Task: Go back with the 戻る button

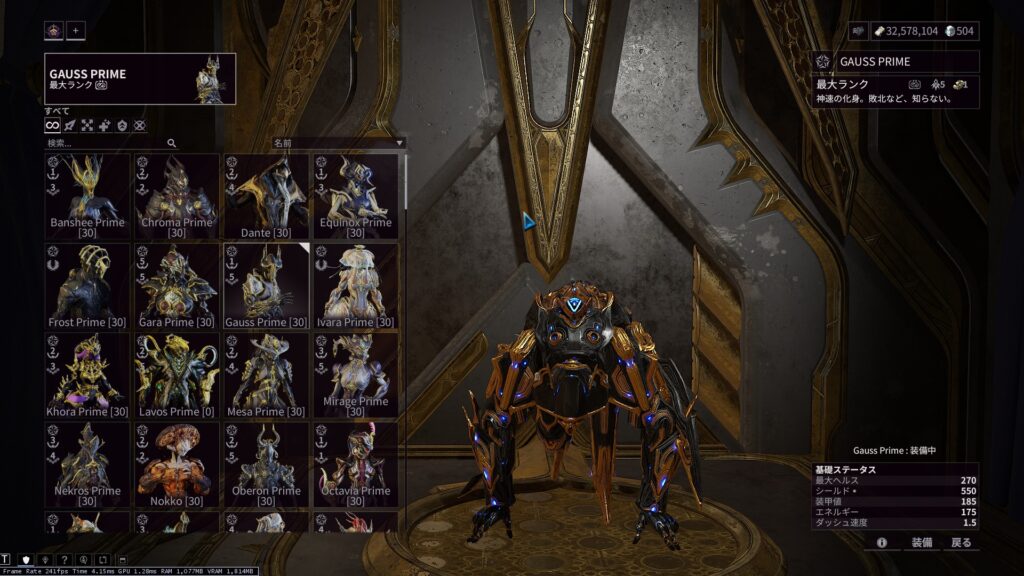Action: 961,542
